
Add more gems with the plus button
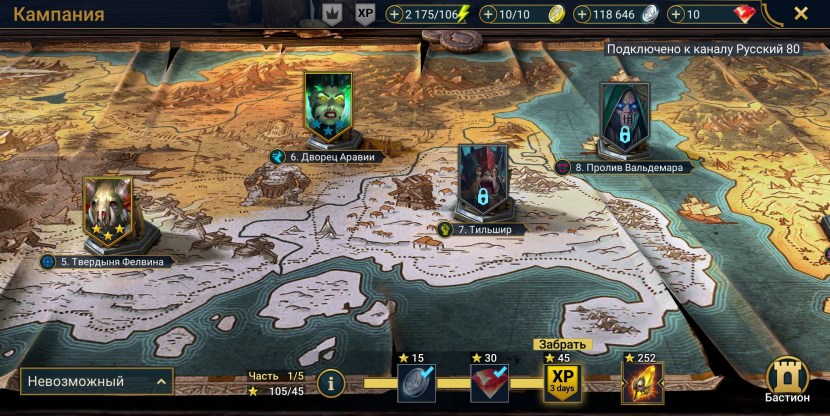click(x=675, y=14)
